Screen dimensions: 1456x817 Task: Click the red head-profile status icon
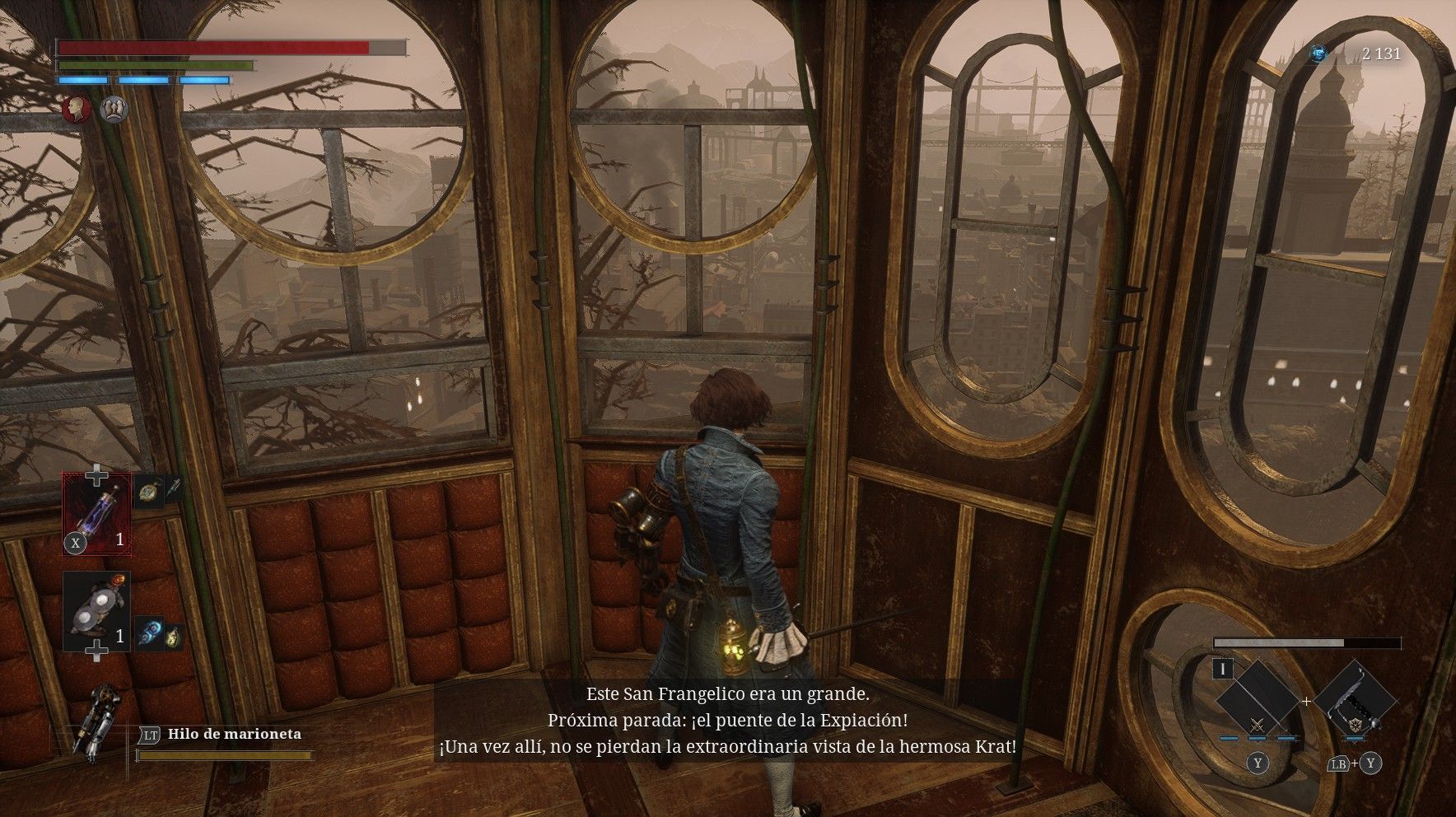(x=77, y=109)
